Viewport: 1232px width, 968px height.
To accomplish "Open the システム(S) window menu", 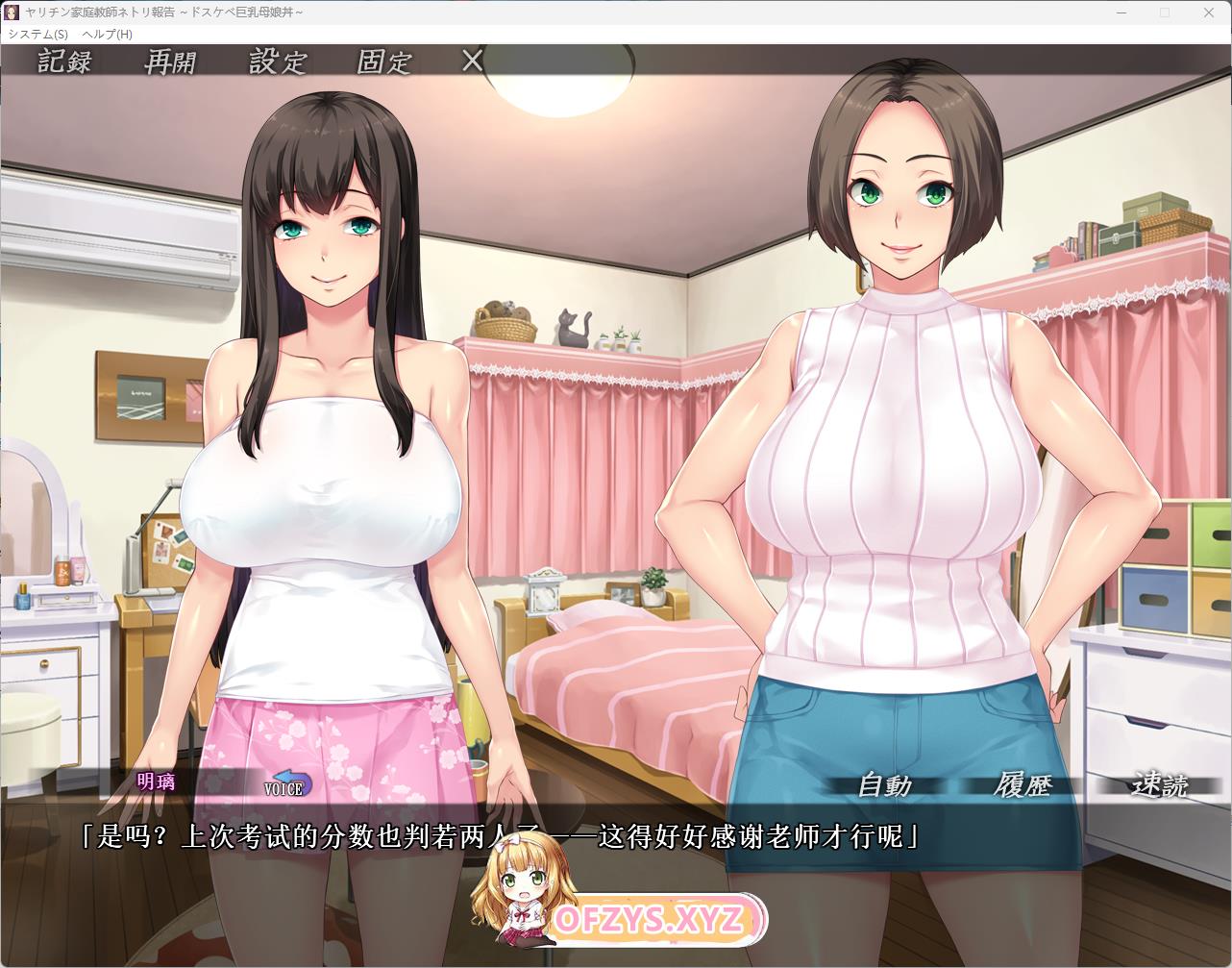I will (x=37, y=34).
